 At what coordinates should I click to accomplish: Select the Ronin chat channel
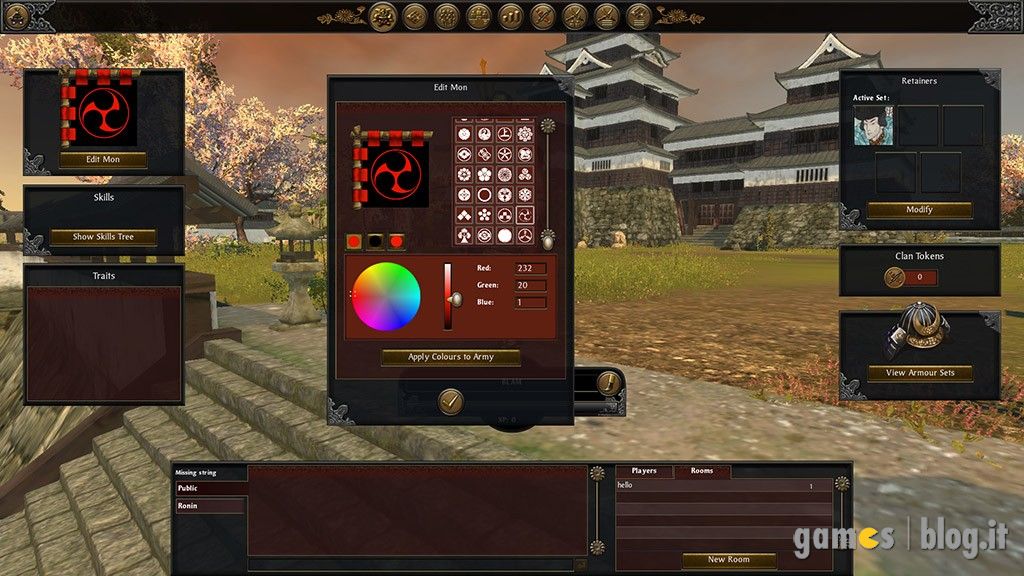(209, 506)
